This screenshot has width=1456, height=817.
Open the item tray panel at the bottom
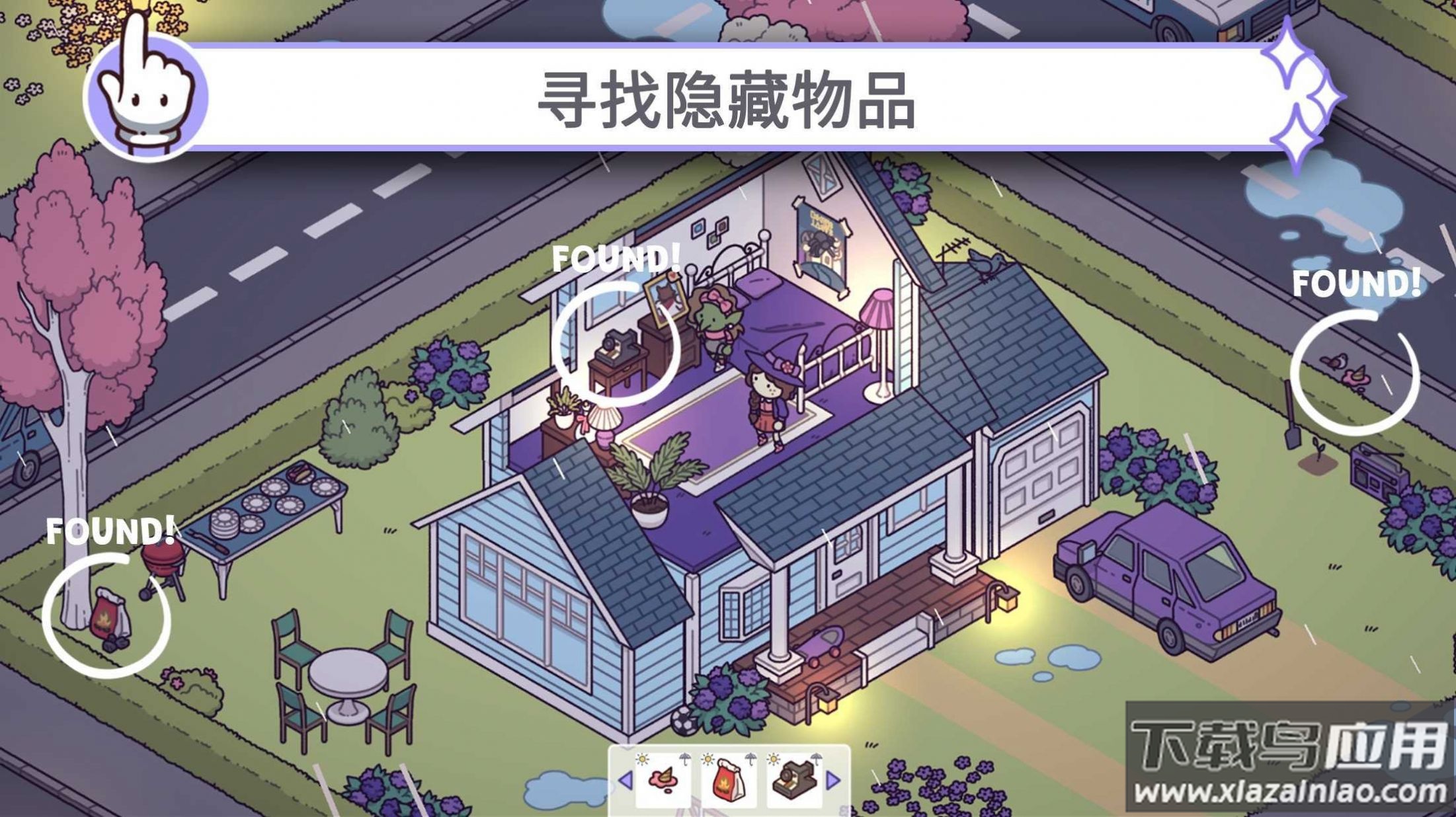[727, 780]
